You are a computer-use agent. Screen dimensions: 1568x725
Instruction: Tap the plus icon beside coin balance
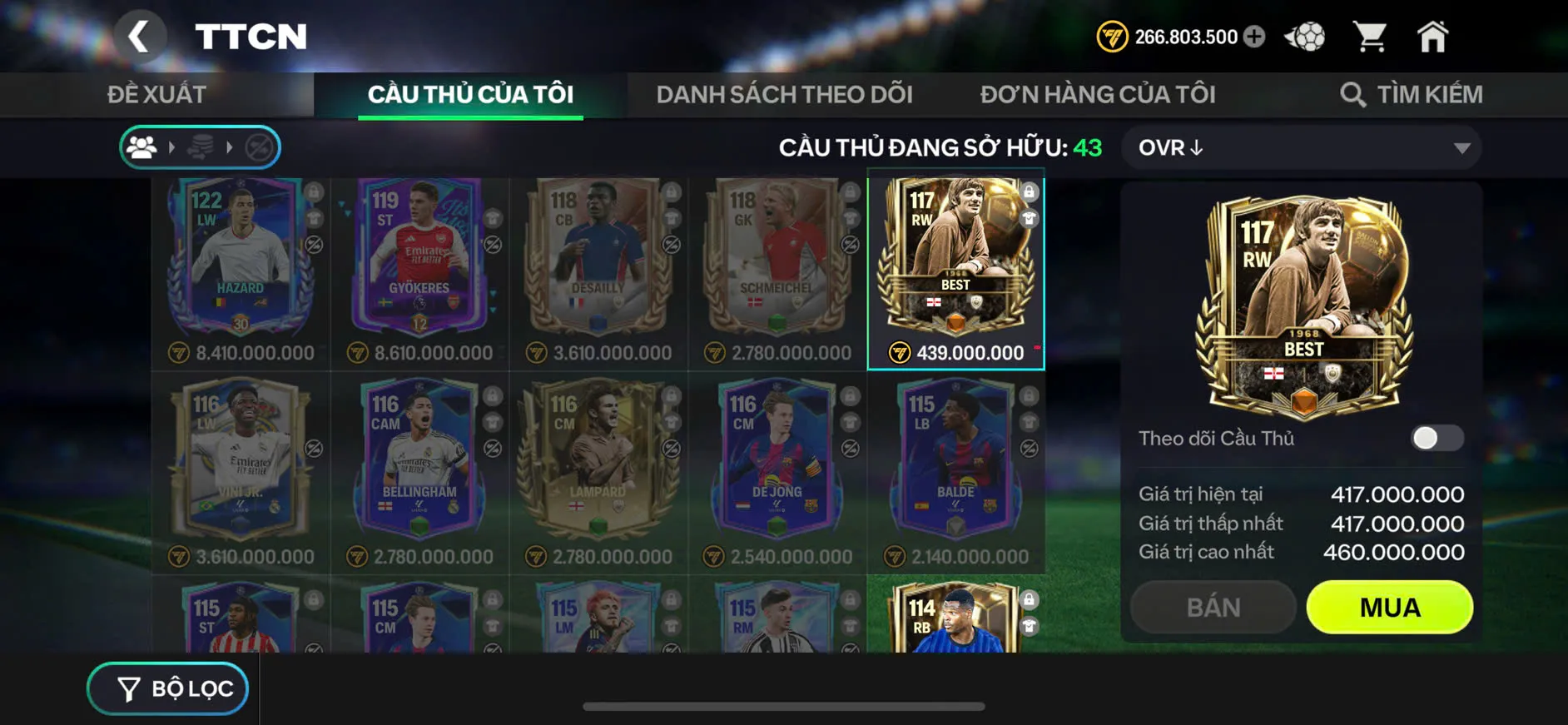(1253, 36)
